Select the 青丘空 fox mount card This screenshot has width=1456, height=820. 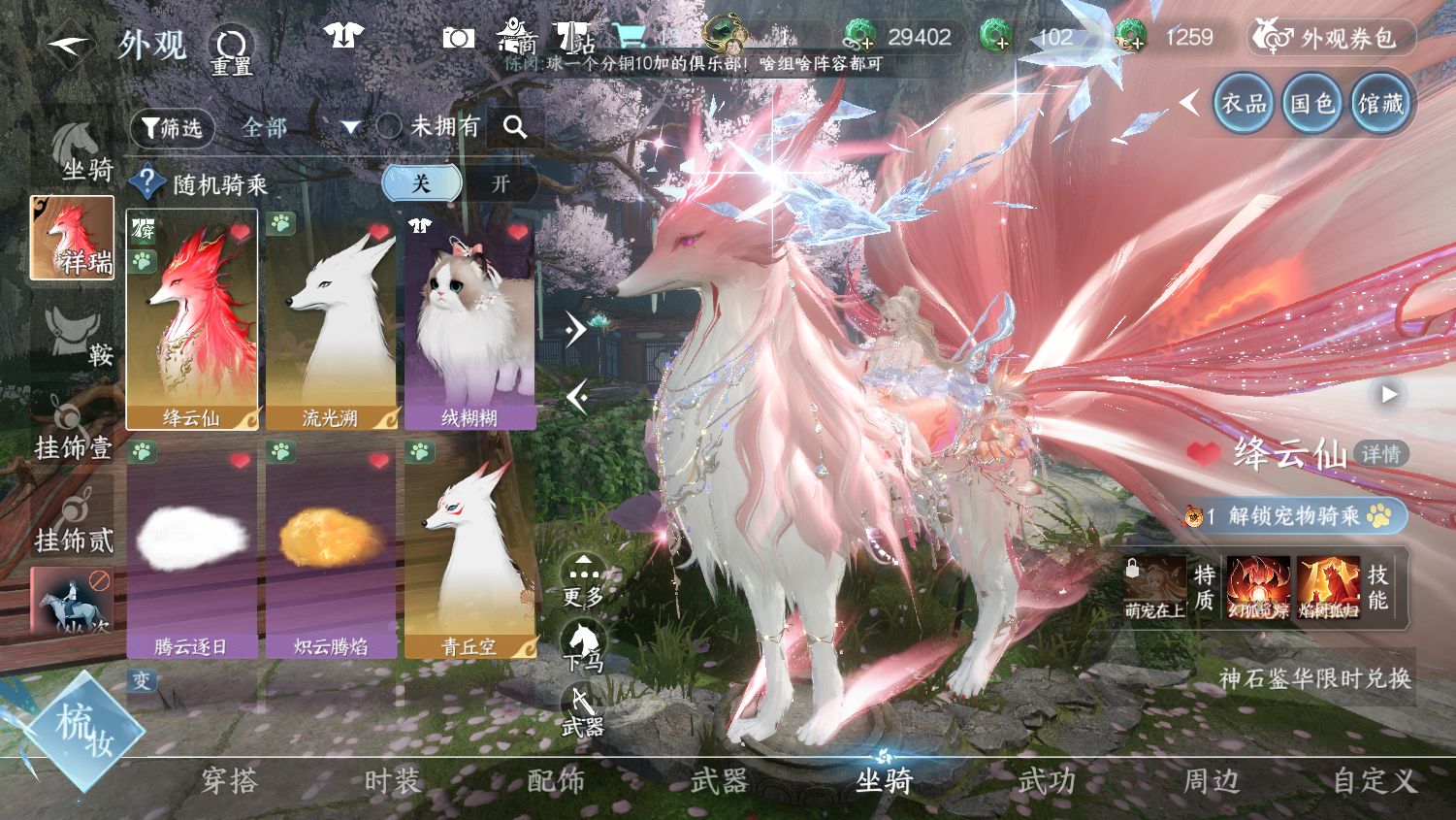pos(469,548)
